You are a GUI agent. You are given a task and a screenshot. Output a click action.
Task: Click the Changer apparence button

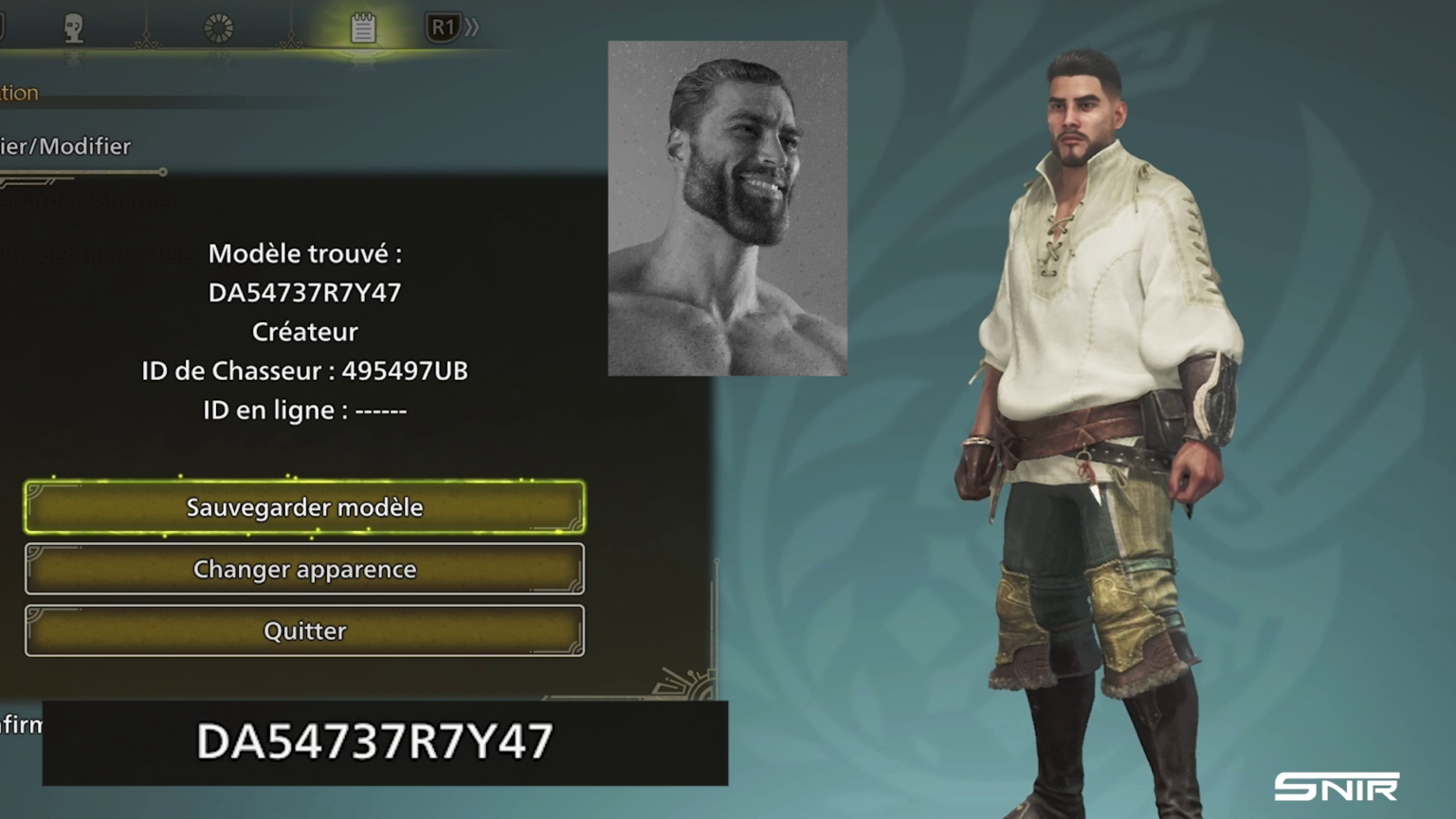303,569
